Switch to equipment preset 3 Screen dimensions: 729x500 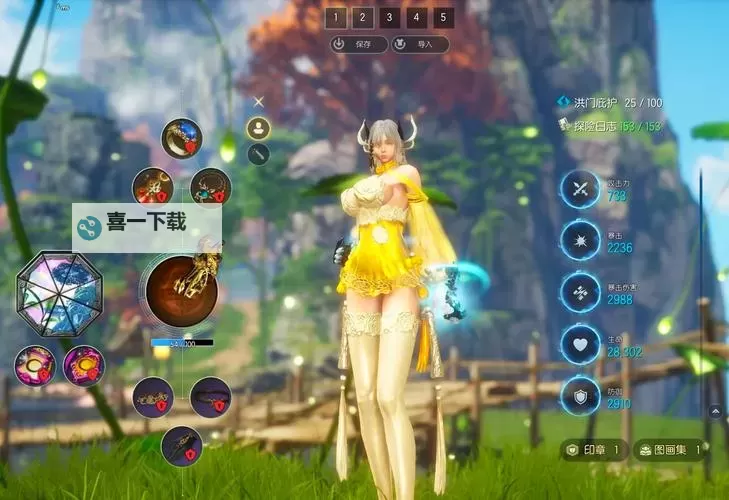point(391,17)
